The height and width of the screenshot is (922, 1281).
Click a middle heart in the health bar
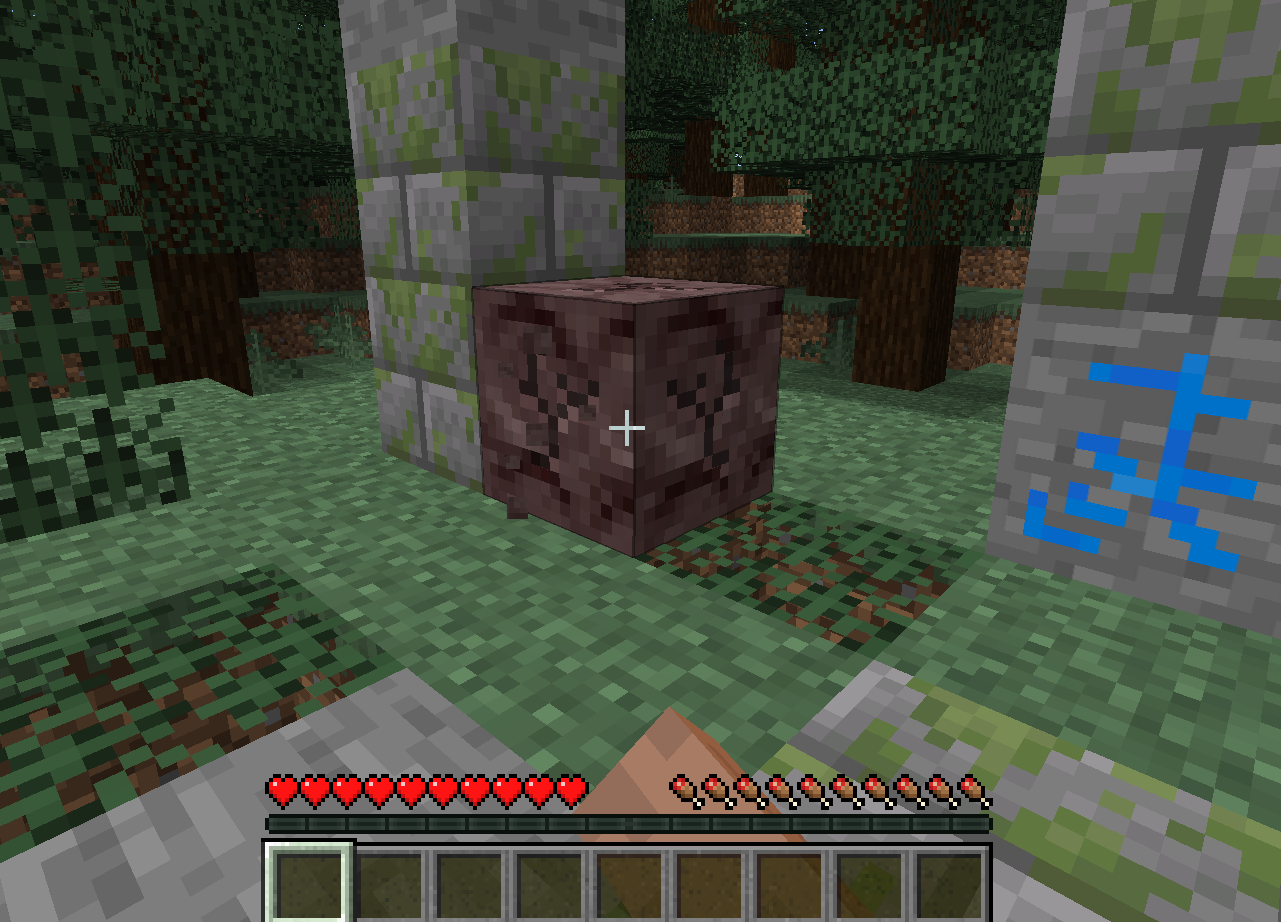414,789
